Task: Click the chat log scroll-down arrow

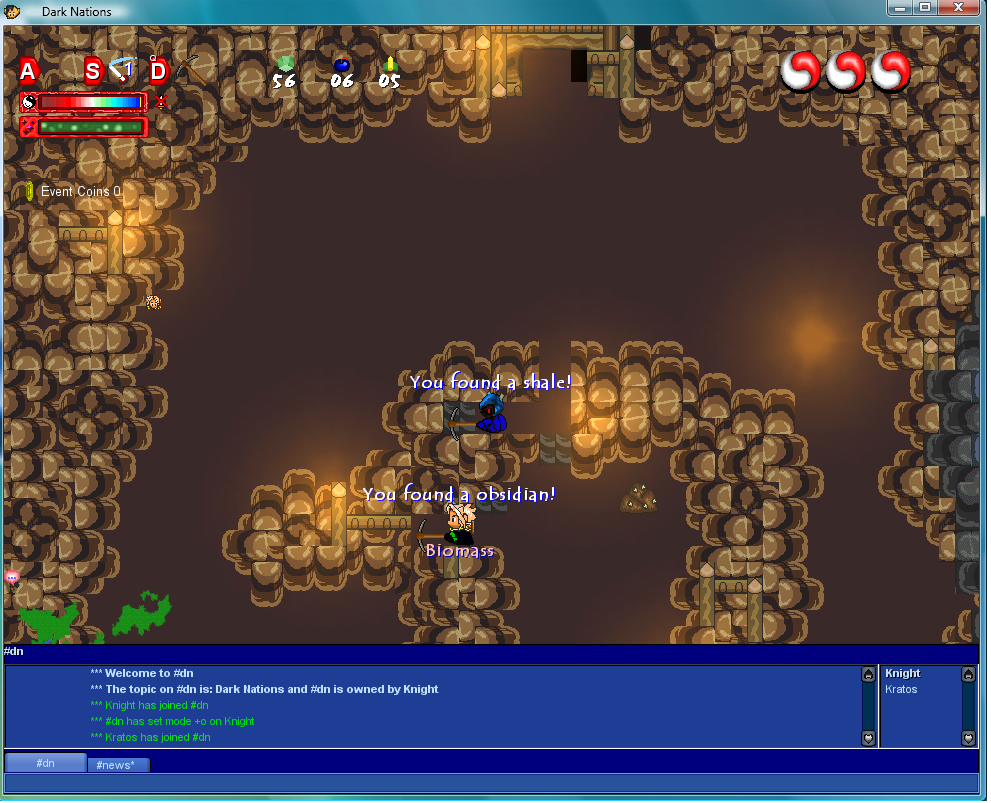Action: pyautogui.click(x=868, y=738)
